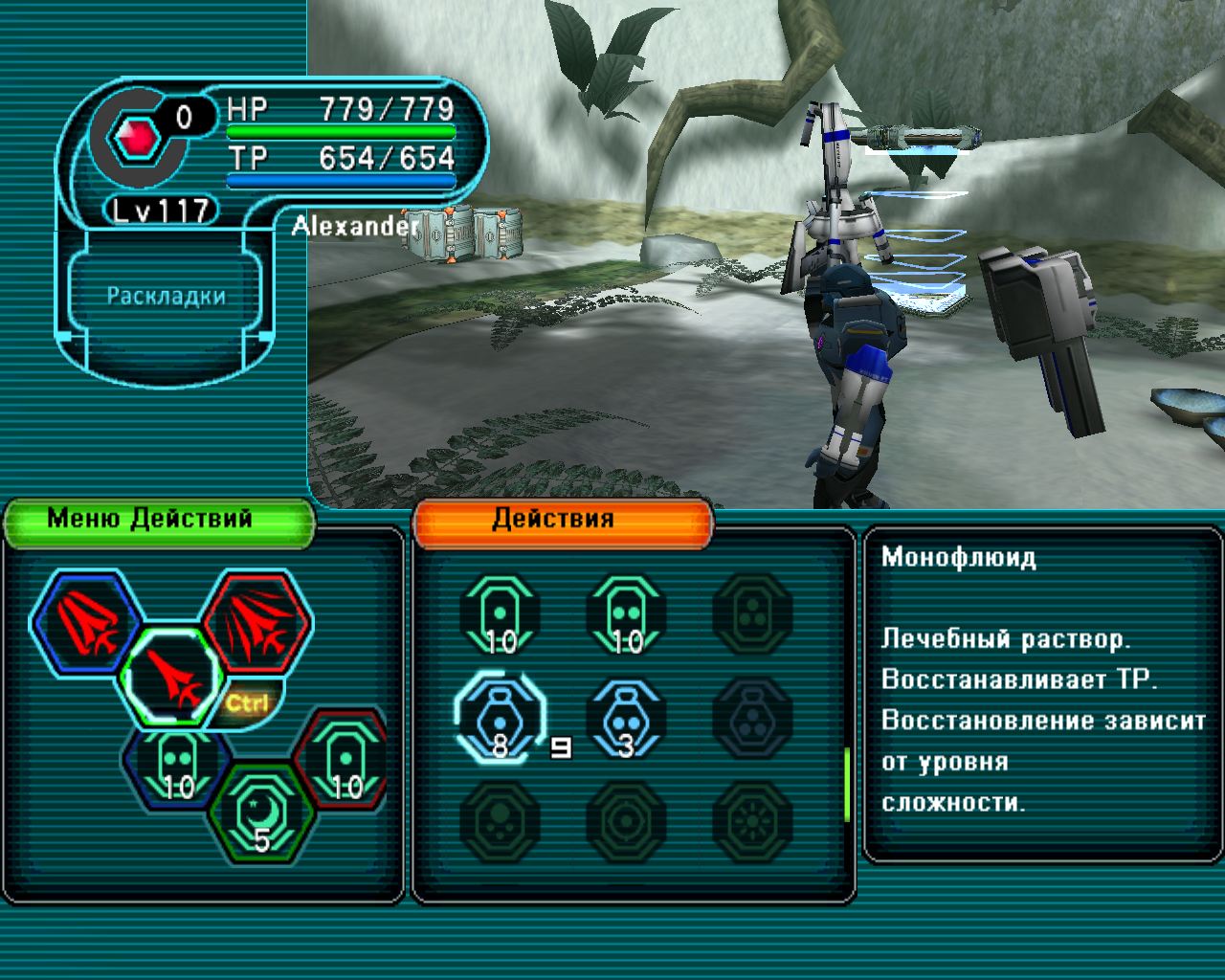The width and height of the screenshot is (1225, 980).
Task: Choose the green one-dot Monomate in Действия list
Action: [x=501, y=615]
